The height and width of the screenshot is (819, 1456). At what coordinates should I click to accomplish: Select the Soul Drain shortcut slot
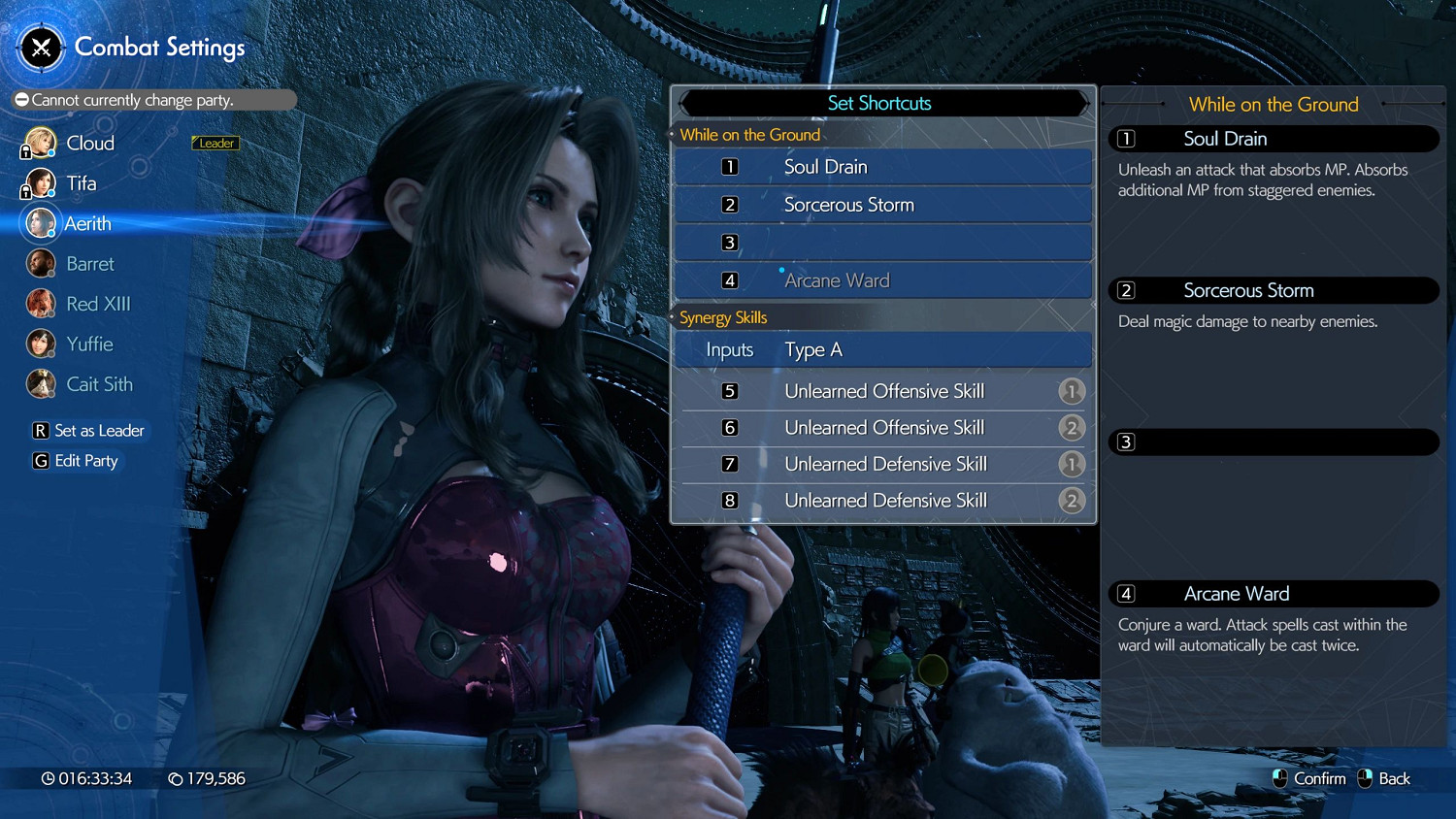point(882,167)
